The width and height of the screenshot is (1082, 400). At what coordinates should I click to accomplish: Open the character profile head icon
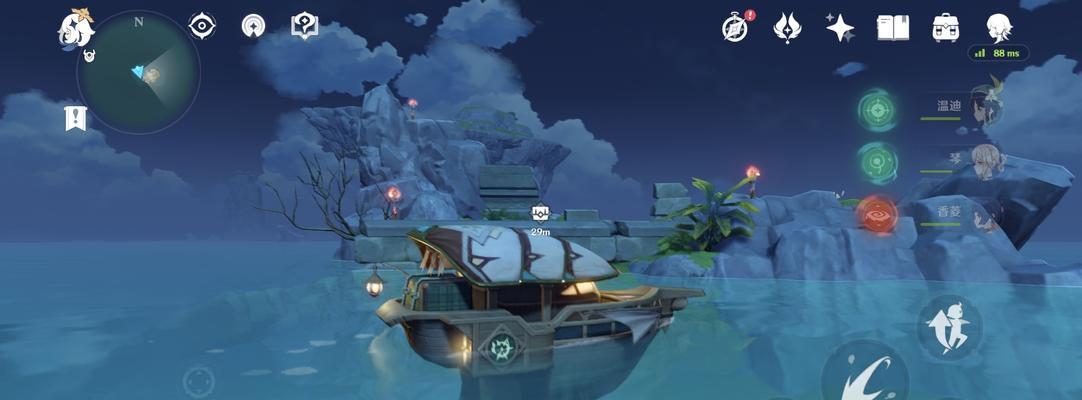(998, 26)
